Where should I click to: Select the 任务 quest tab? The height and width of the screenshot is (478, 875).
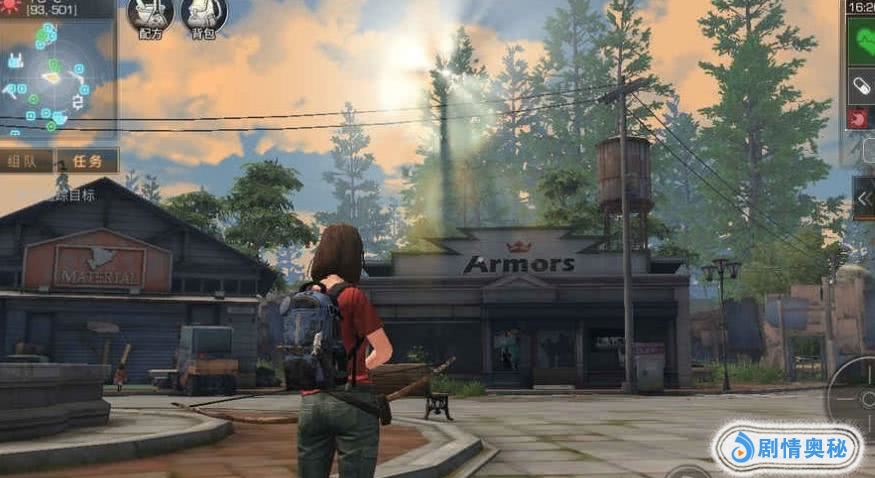87,161
